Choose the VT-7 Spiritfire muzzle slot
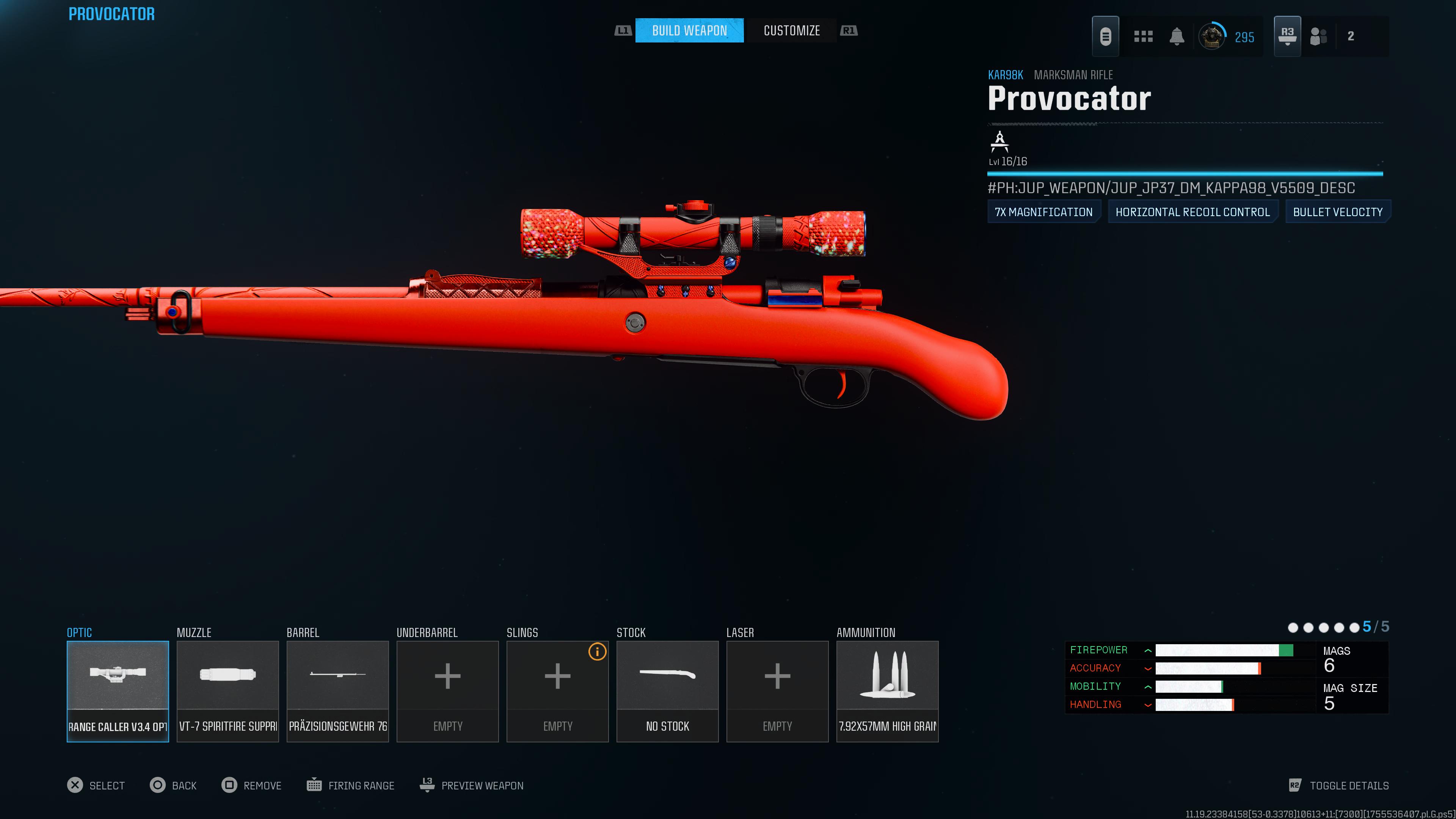Image resolution: width=1456 pixels, height=819 pixels. click(228, 691)
